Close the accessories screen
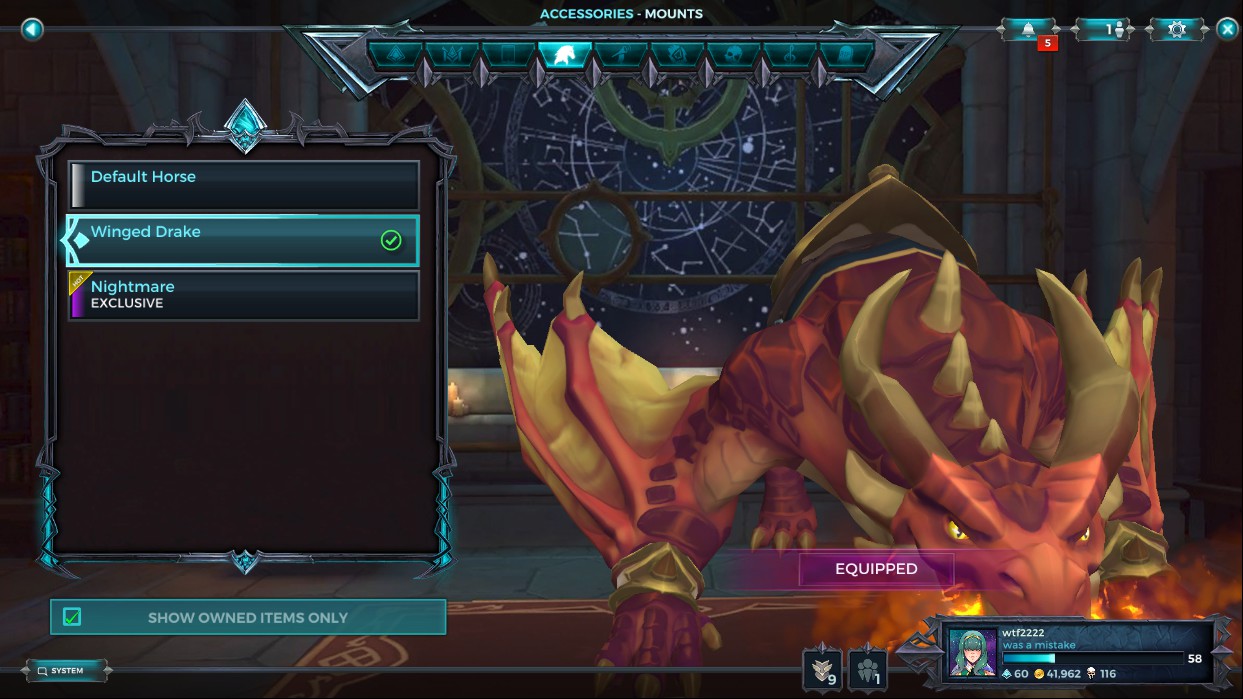This screenshot has height=699, width=1243. pyautogui.click(x=1227, y=29)
